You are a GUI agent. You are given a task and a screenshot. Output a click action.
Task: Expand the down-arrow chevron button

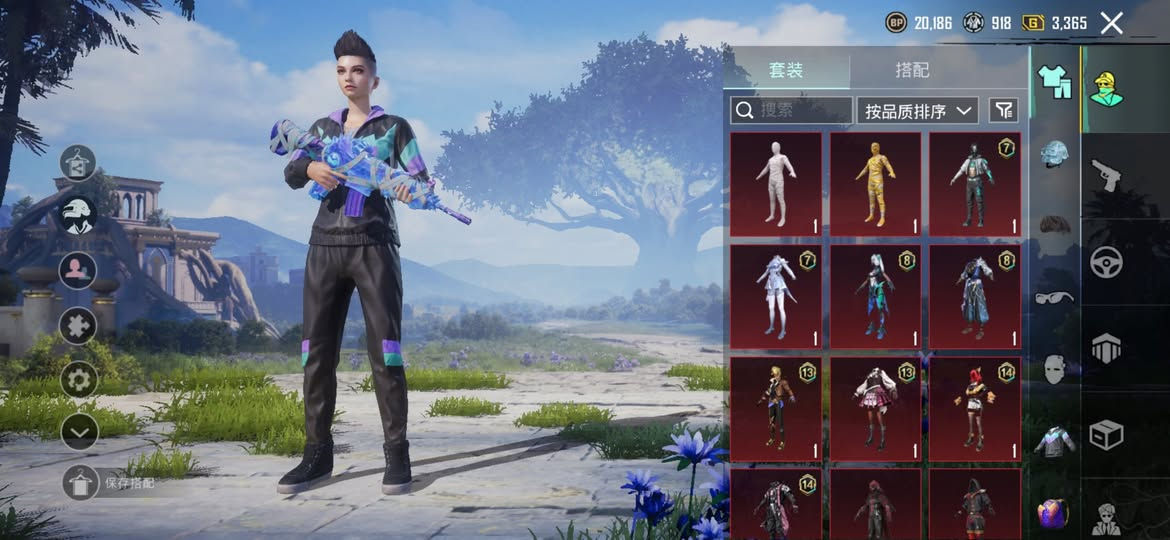(78, 431)
